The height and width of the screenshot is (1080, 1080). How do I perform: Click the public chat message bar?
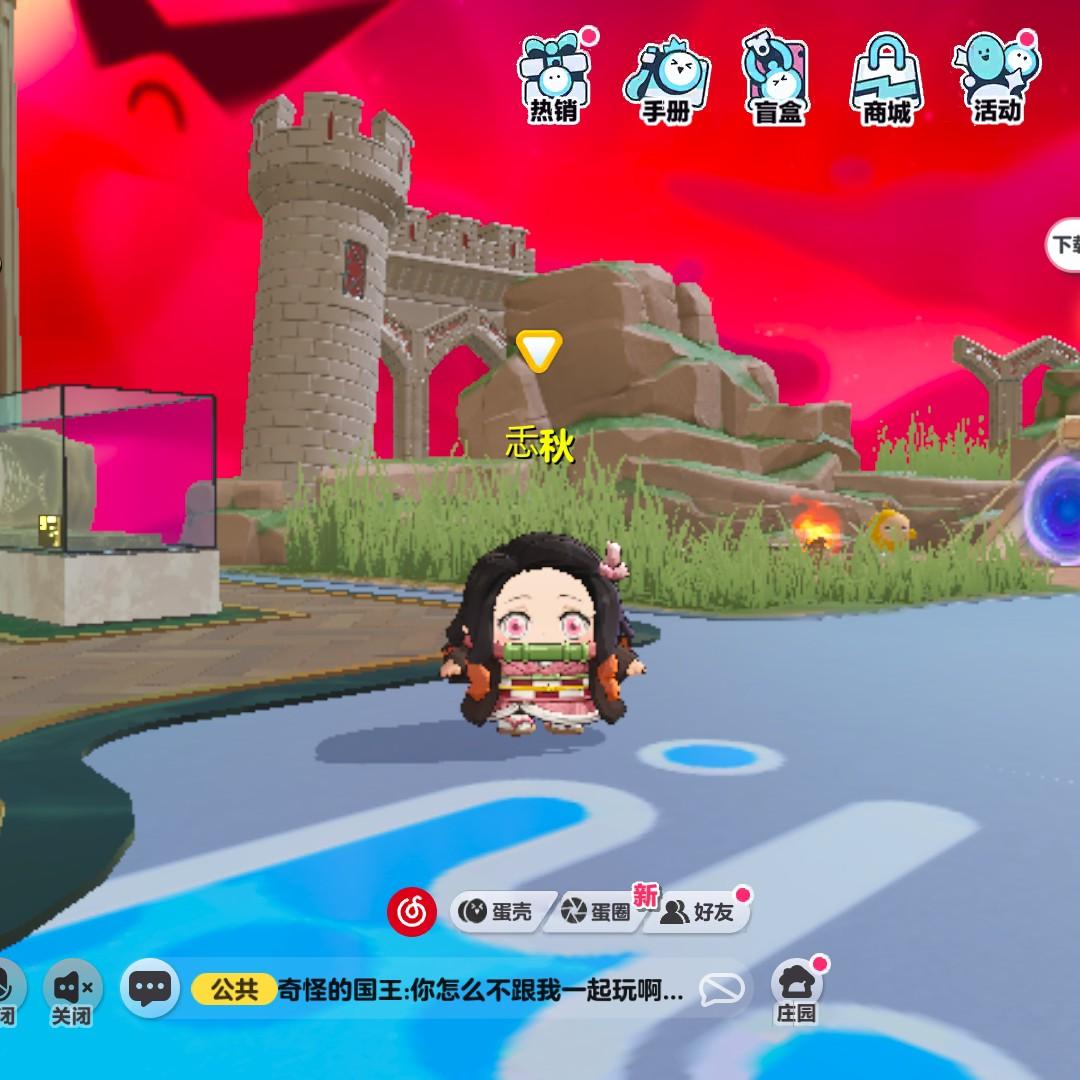coord(480,990)
